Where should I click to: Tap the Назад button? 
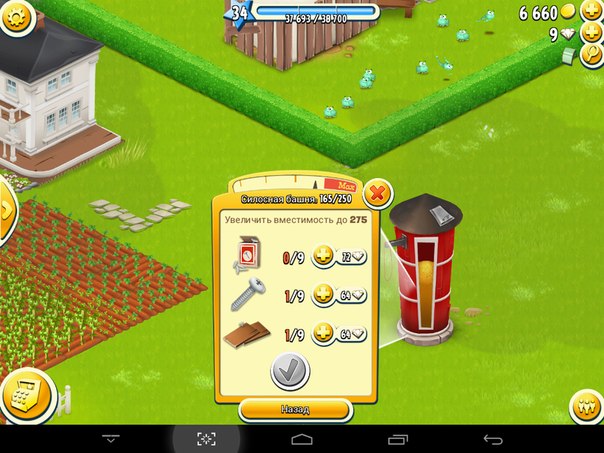click(x=295, y=410)
